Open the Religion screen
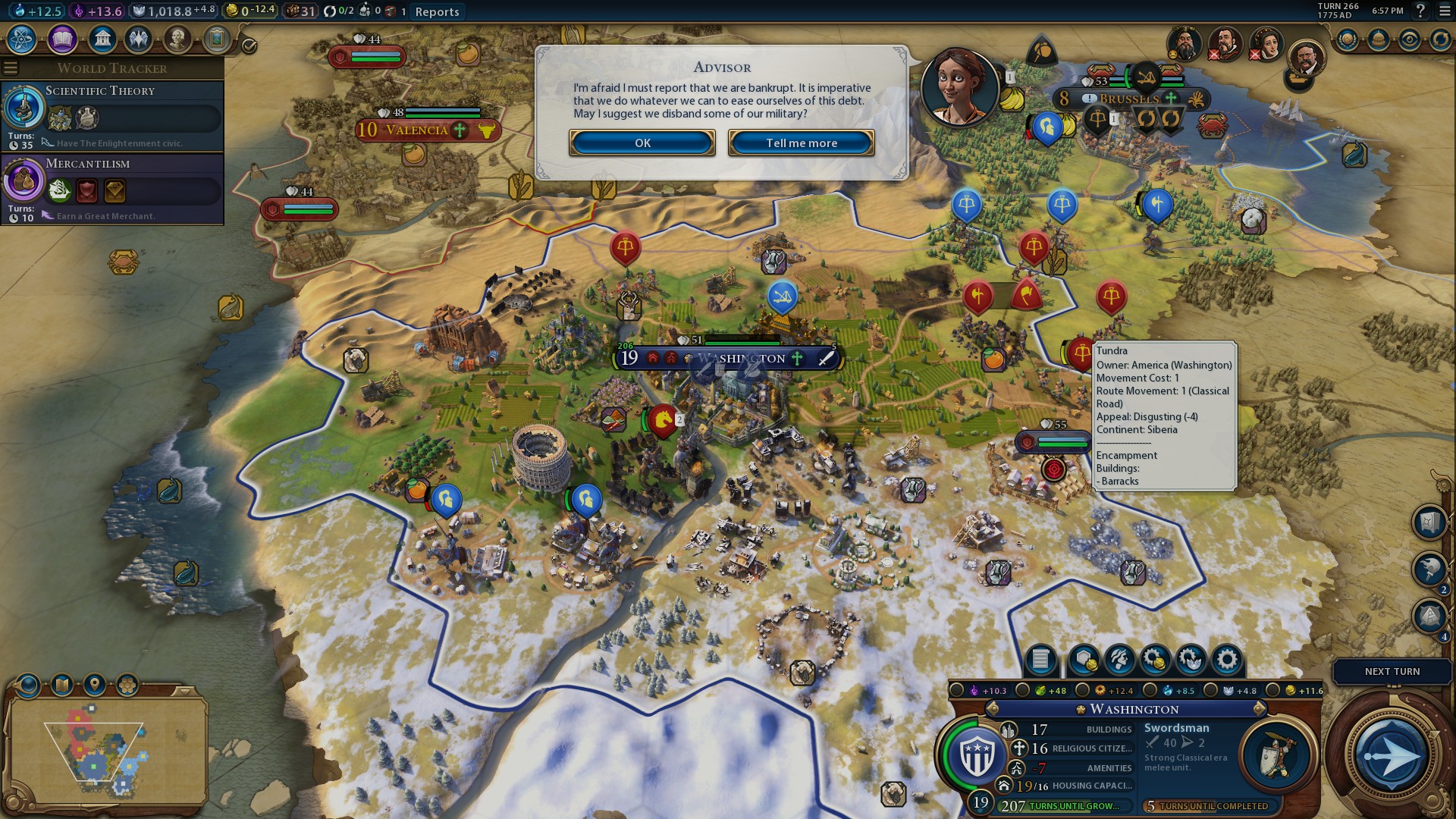This screenshot has height=819, width=1456. click(139, 39)
